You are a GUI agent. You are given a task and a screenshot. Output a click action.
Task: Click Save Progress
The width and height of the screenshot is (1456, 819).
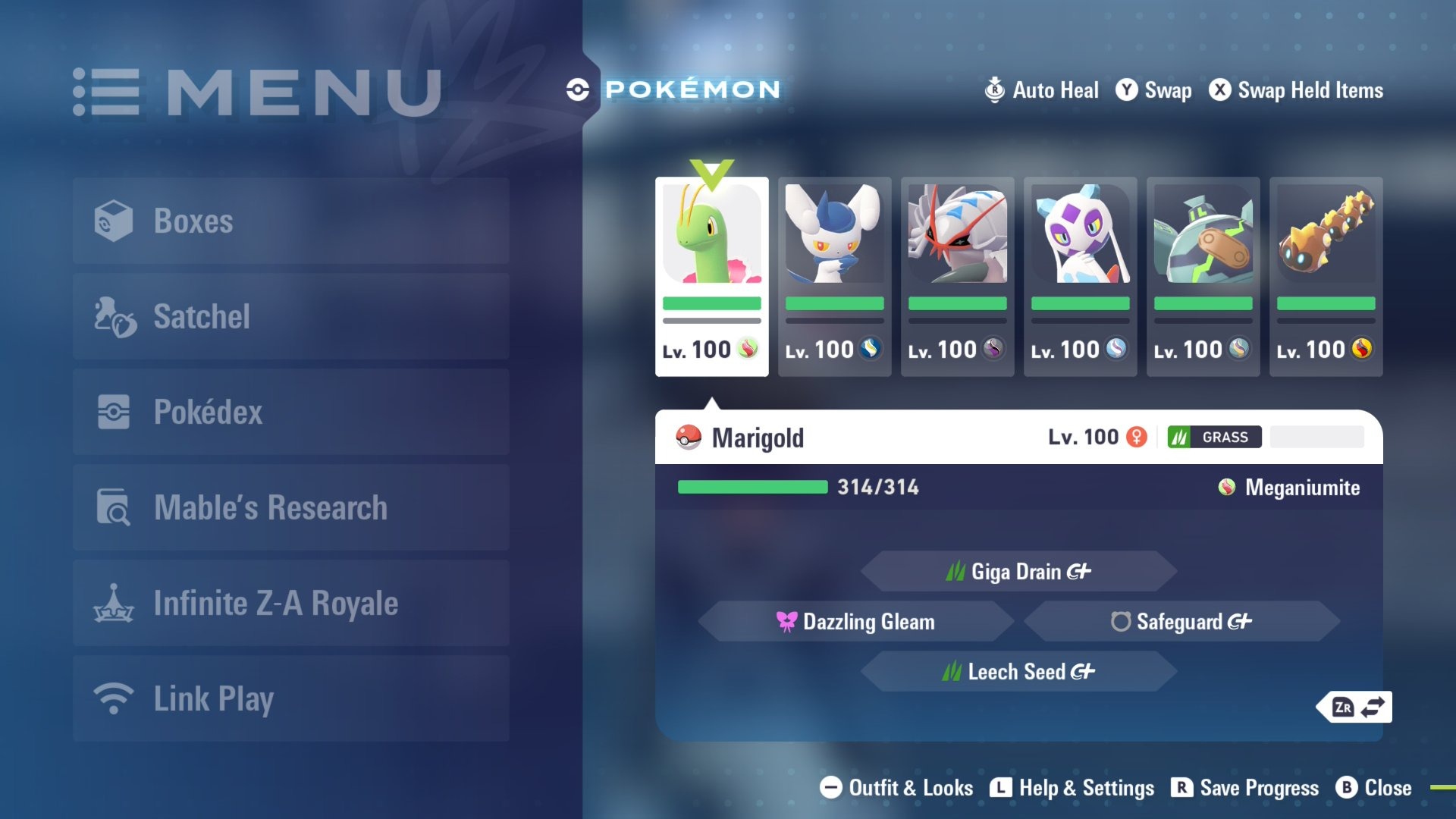[1245, 788]
